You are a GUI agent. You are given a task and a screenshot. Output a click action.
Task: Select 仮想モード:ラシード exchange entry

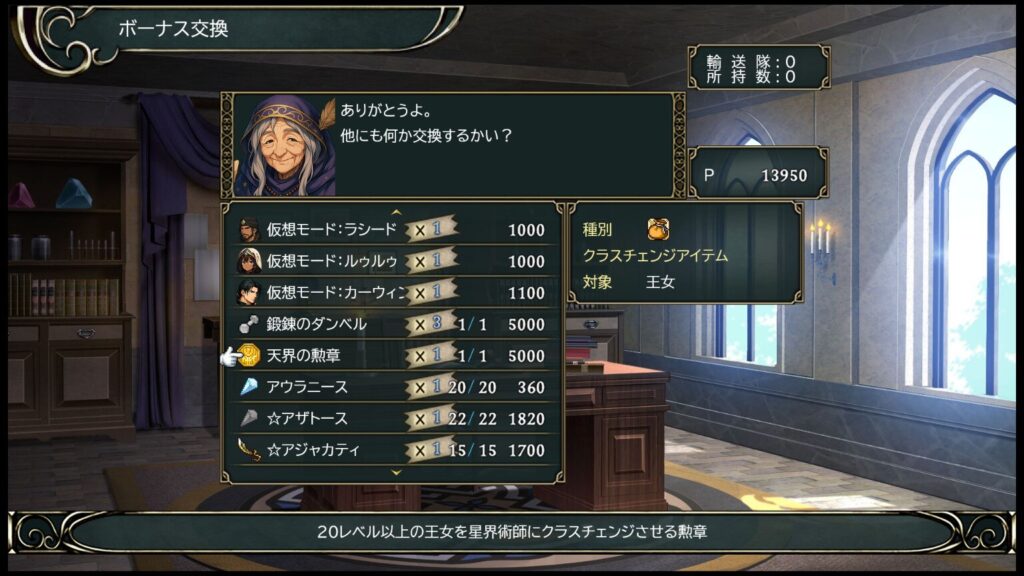(x=392, y=230)
